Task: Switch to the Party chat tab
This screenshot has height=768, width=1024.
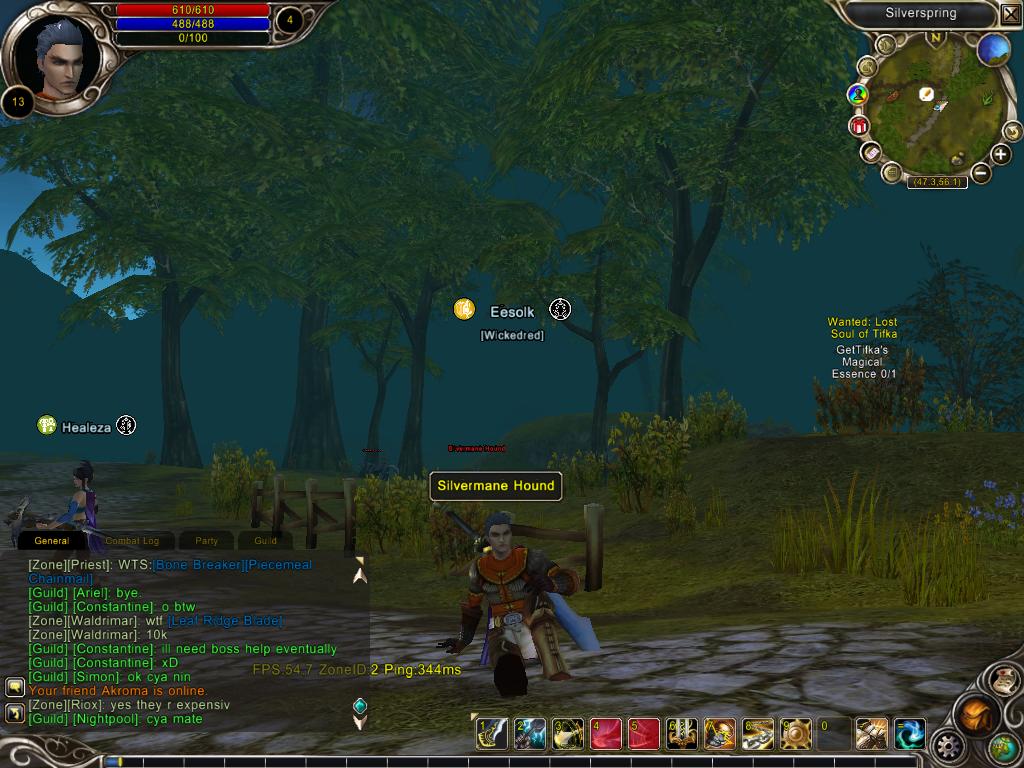Action: click(207, 541)
